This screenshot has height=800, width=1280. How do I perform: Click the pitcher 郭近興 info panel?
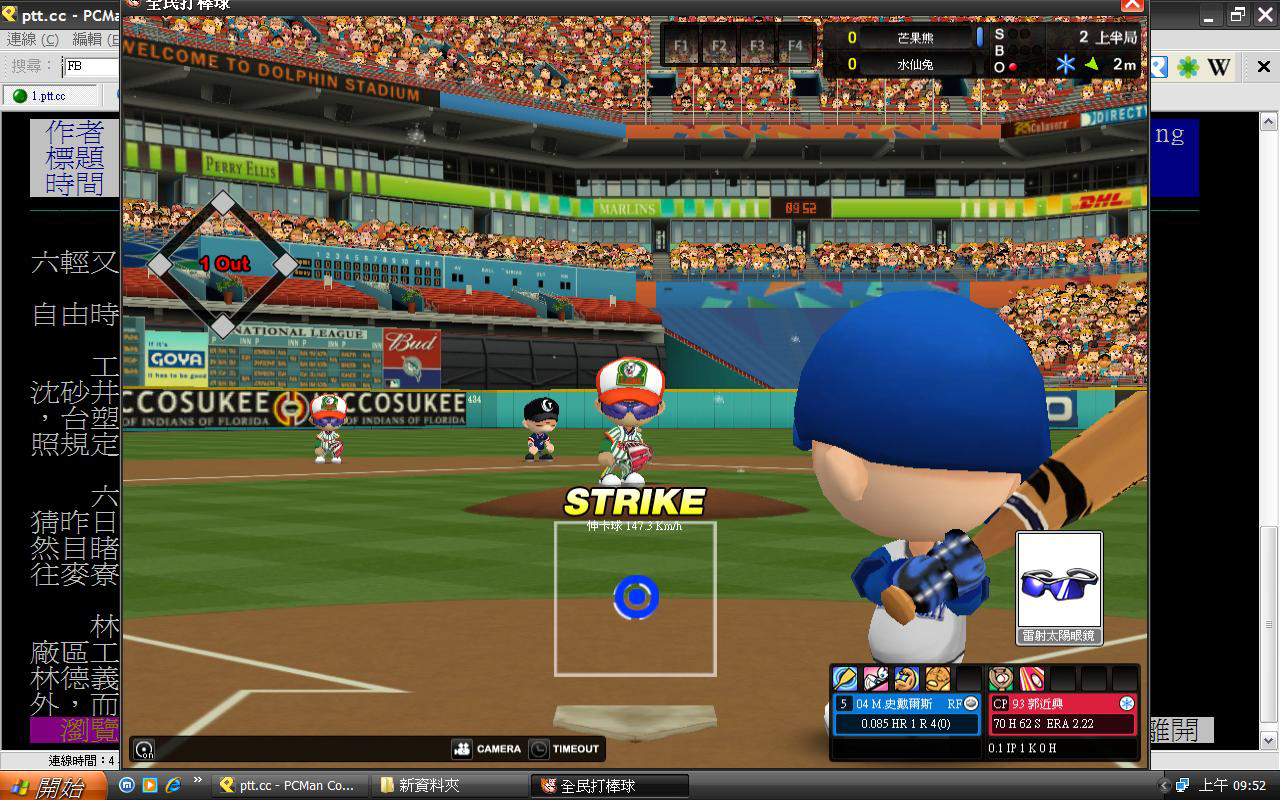(x=1062, y=714)
